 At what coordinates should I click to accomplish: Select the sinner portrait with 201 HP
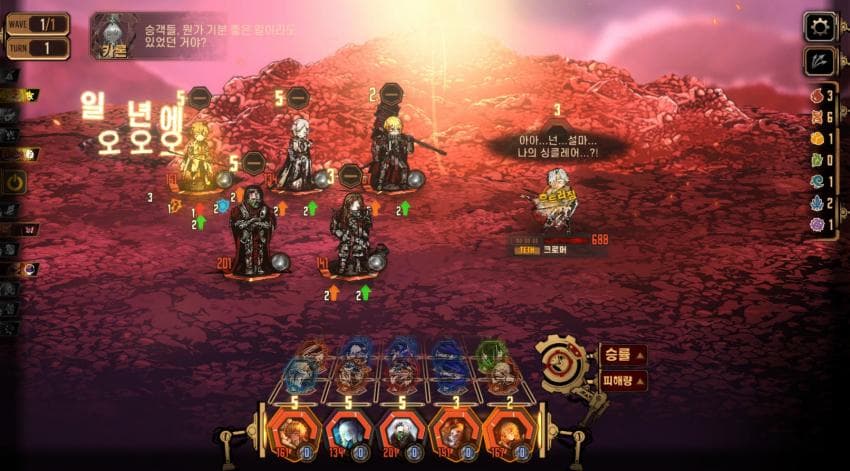[x=401, y=431]
